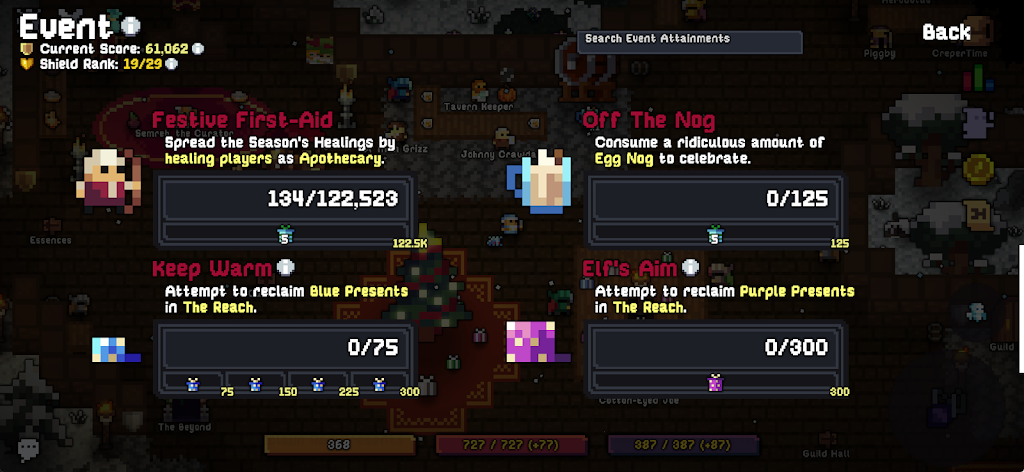Viewport: 1024px width, 472px height.
Task: Click the info dot beside Keep Warm
Action: (286, 268)
